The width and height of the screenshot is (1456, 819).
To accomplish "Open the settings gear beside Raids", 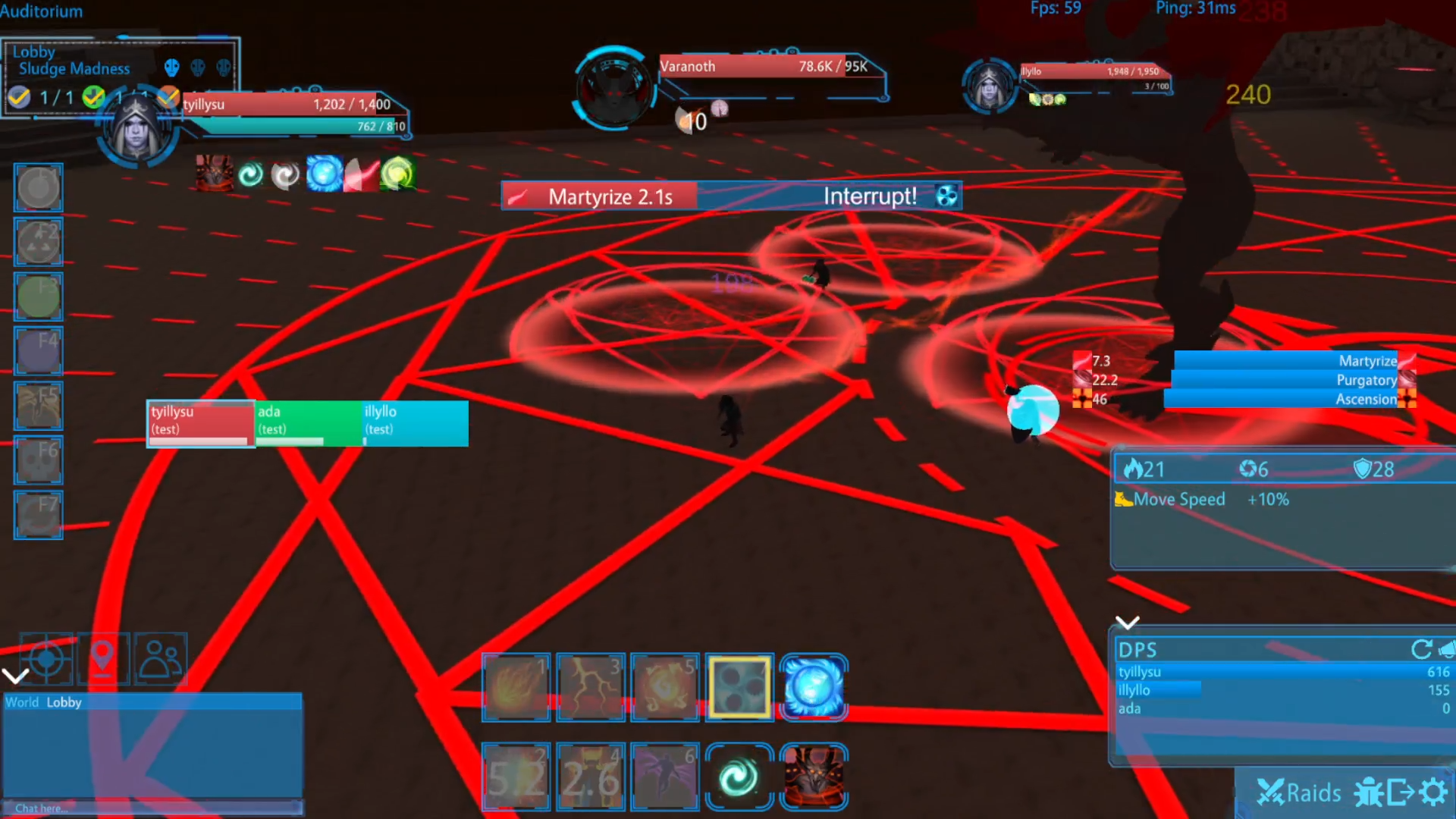I will (x=1432, y=792).
